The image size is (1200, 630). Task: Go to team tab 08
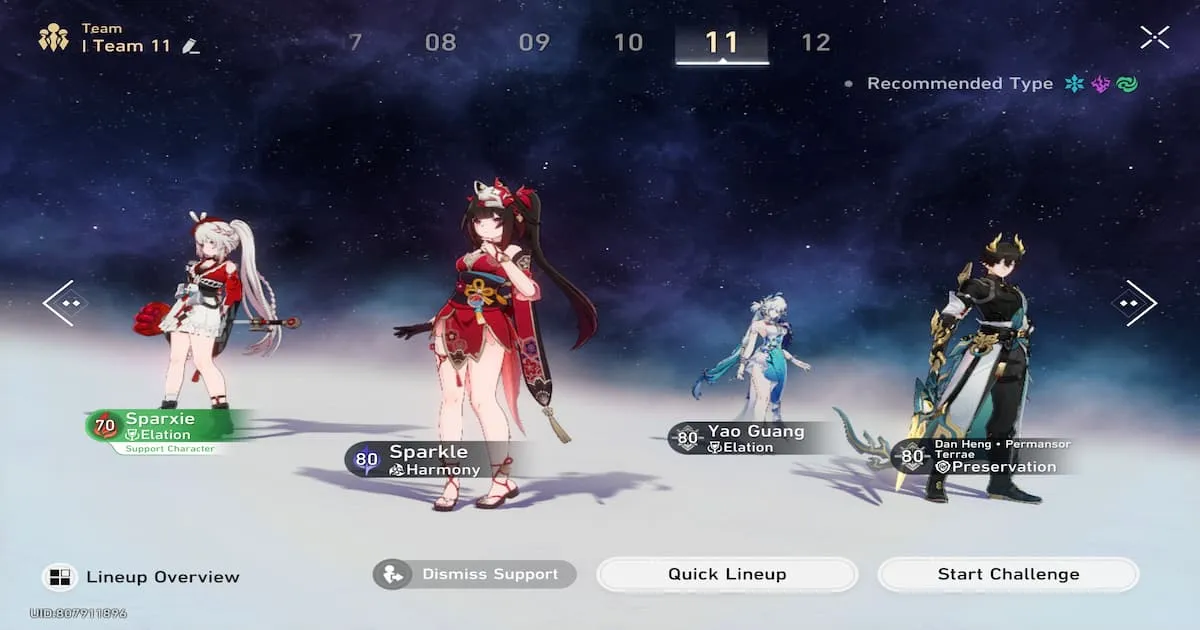440,42
